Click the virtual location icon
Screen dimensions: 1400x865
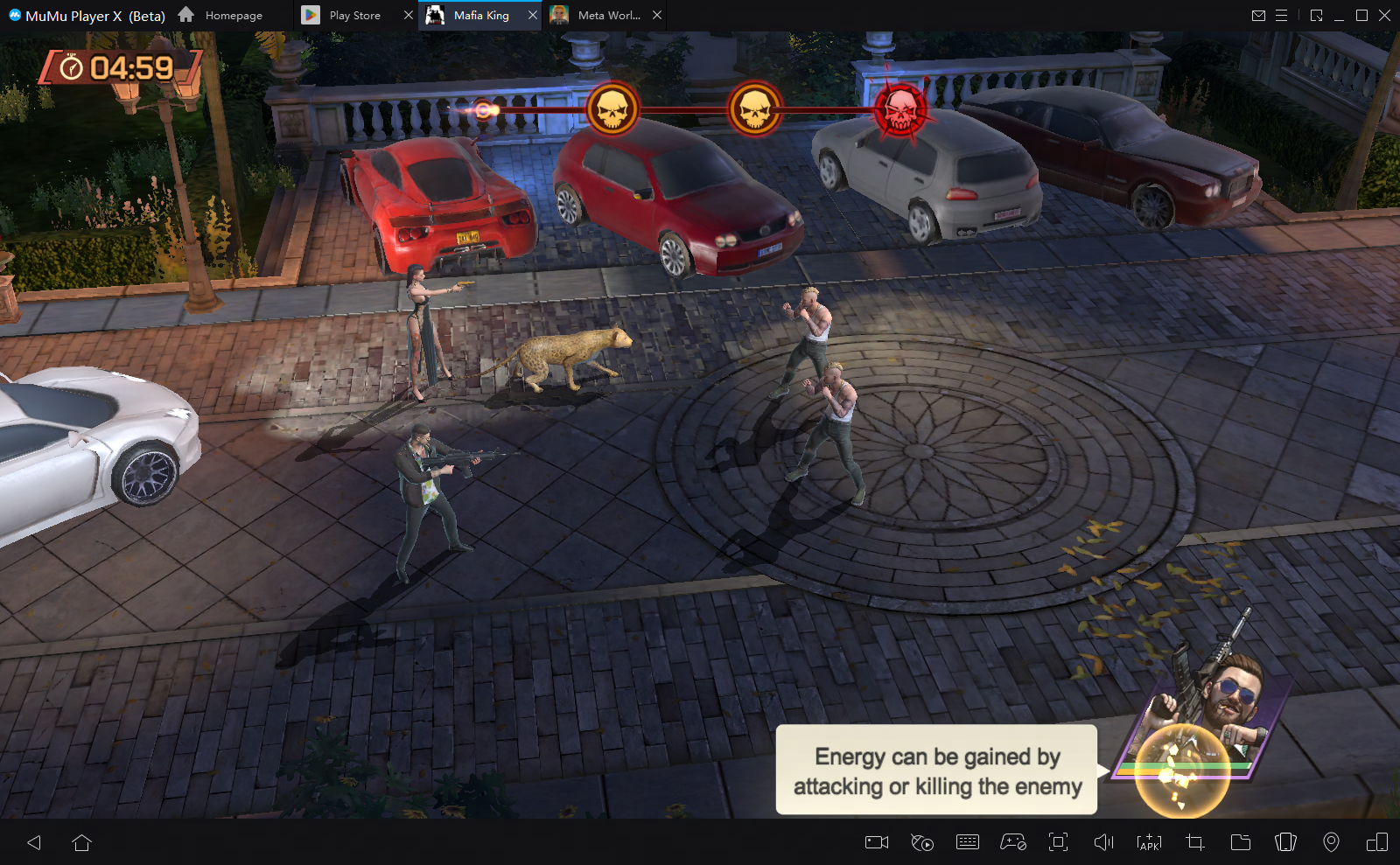pyautogui.click(x=1332, y=842)
